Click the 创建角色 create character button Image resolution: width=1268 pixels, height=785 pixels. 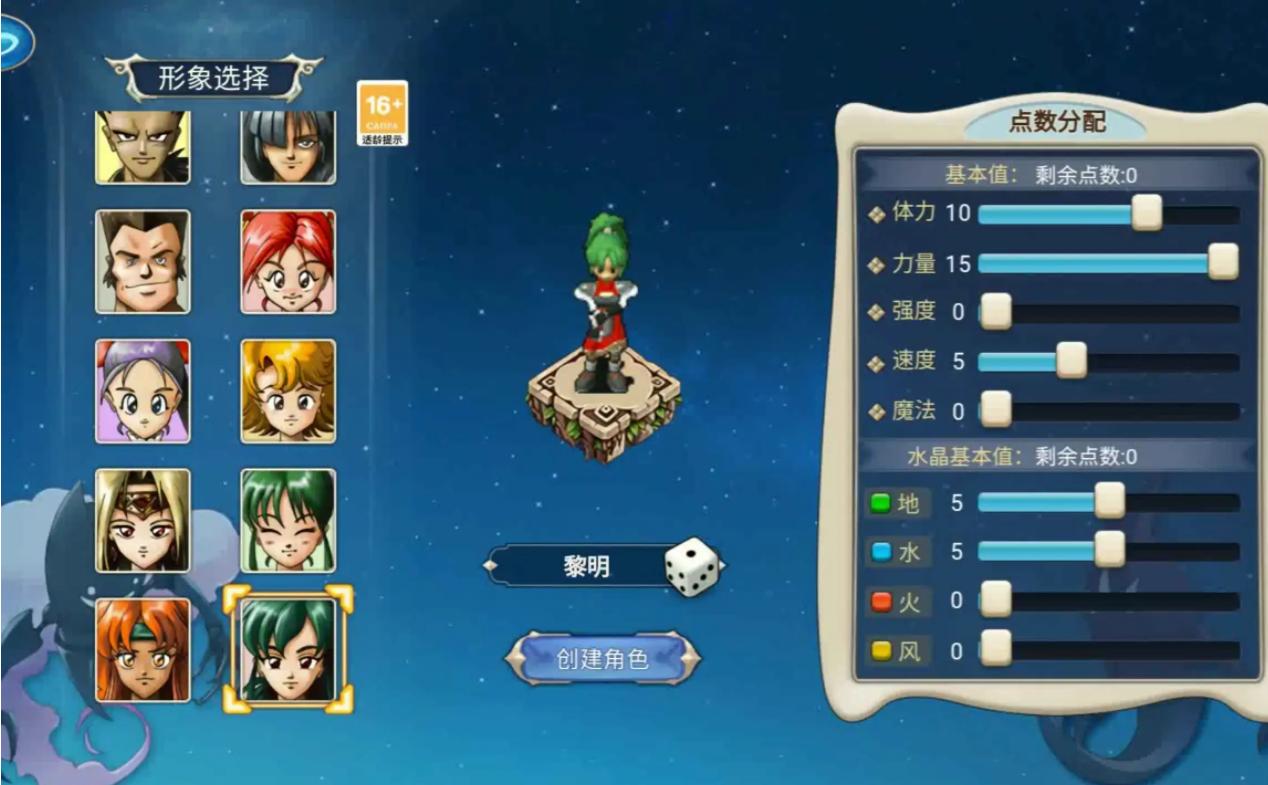[x=601, y=659]
